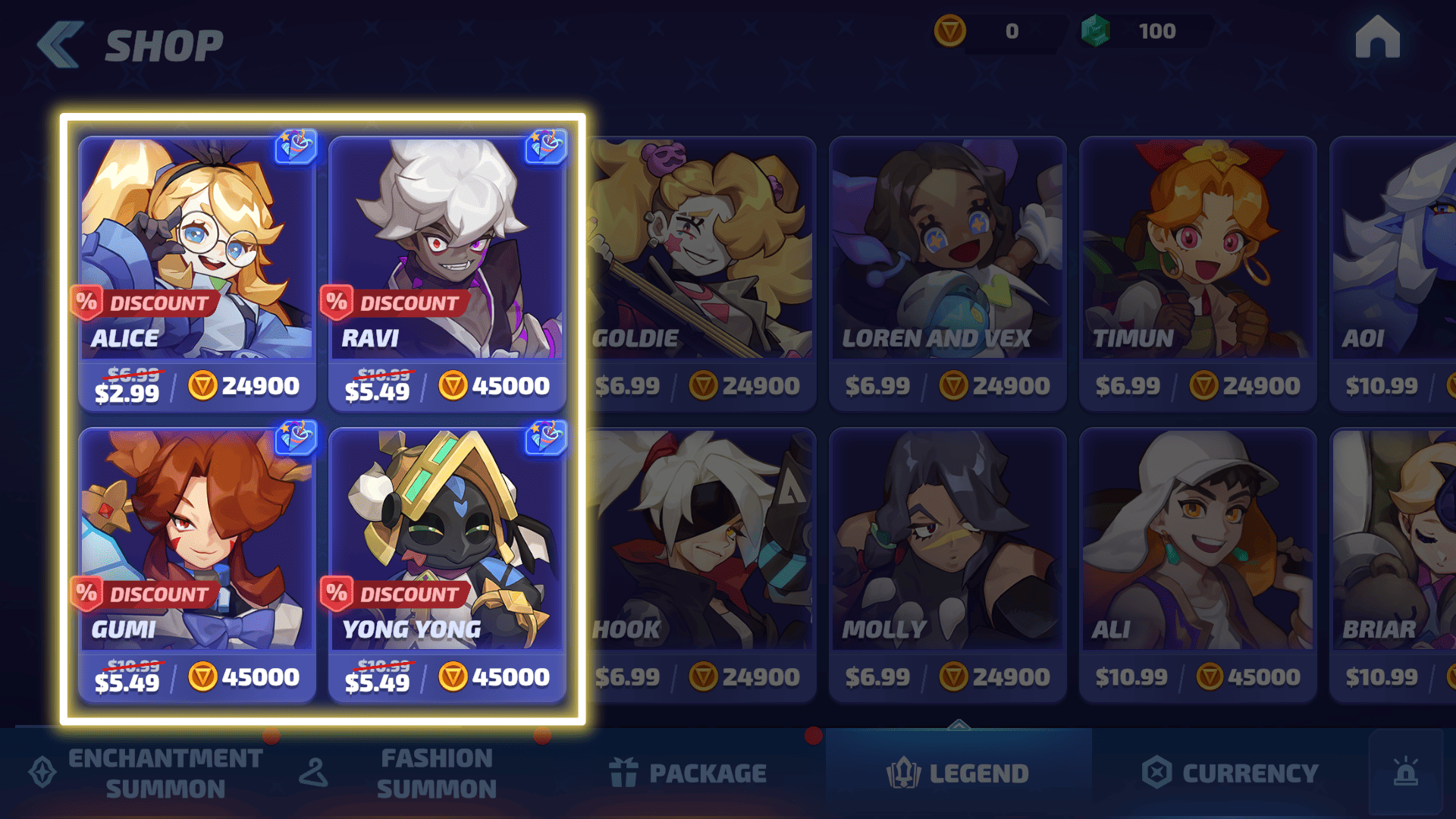Switch to the Package tab
1456x819 pixels.
[689, 773]
